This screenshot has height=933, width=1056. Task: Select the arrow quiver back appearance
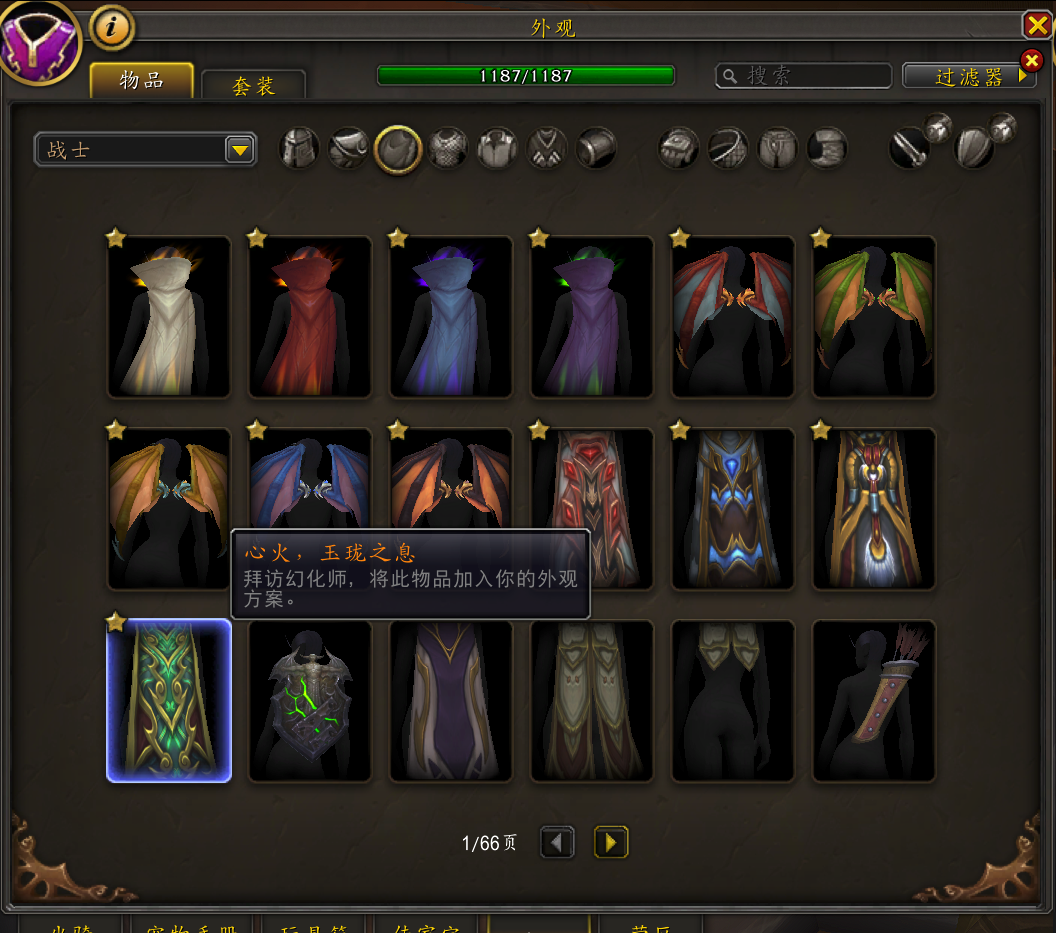(x=874, y=700)
